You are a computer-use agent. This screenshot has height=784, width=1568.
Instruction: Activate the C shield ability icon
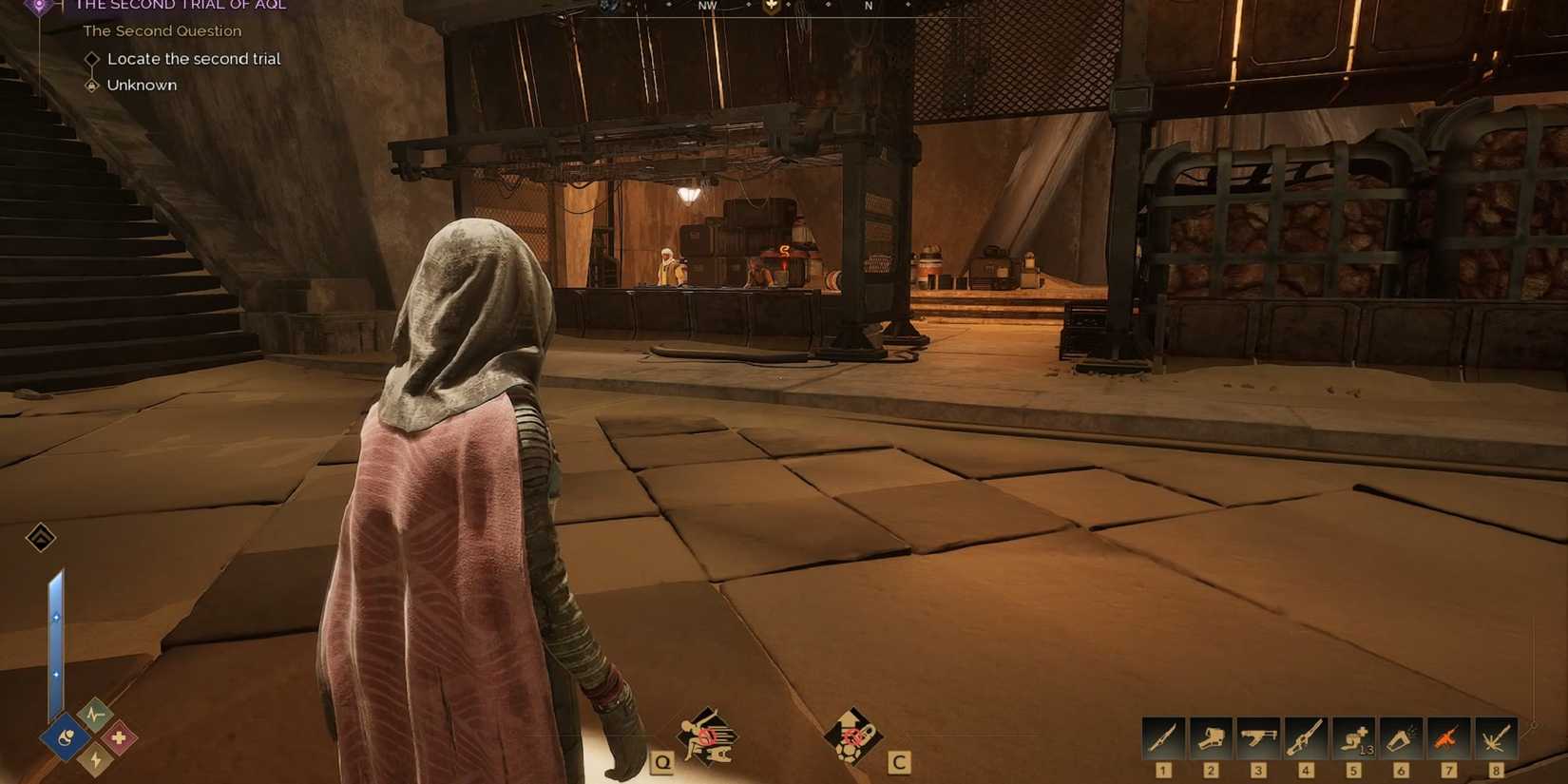(x=853, y=736)
